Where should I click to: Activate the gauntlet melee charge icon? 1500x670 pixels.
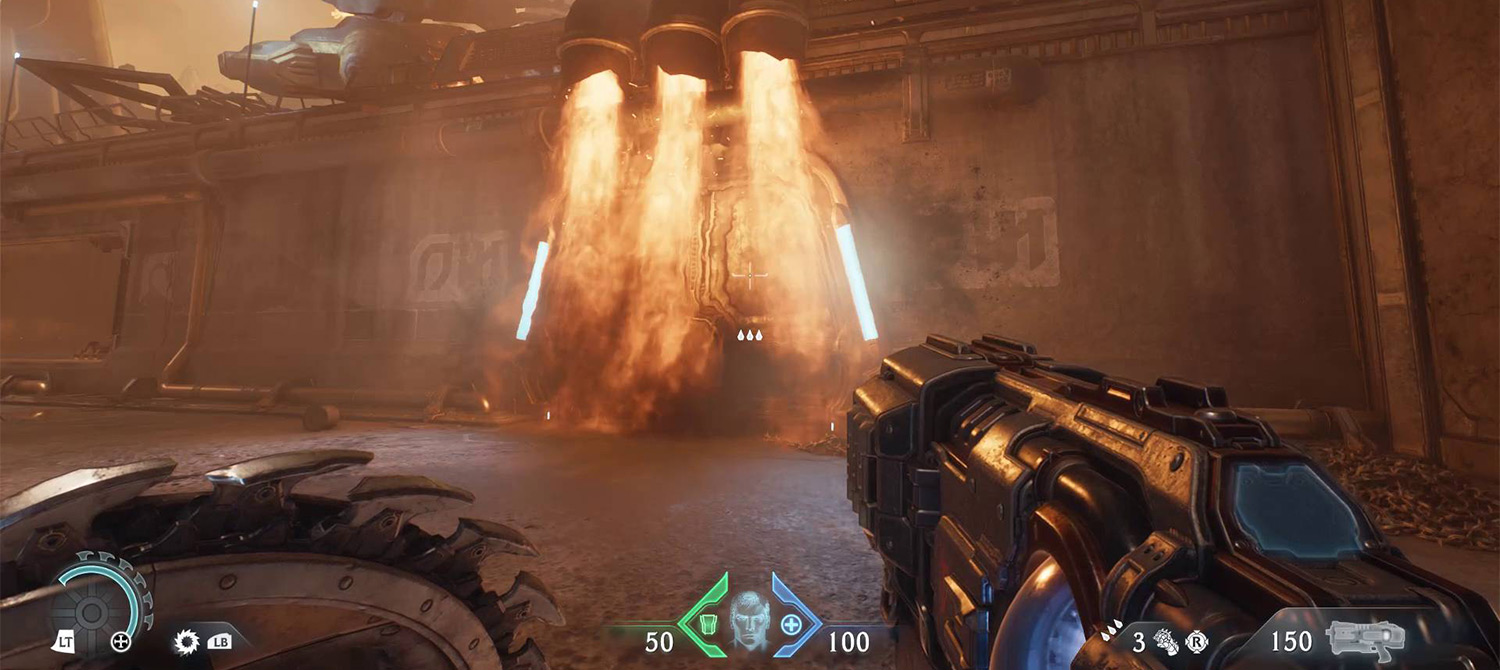[x=1165, y=642]
